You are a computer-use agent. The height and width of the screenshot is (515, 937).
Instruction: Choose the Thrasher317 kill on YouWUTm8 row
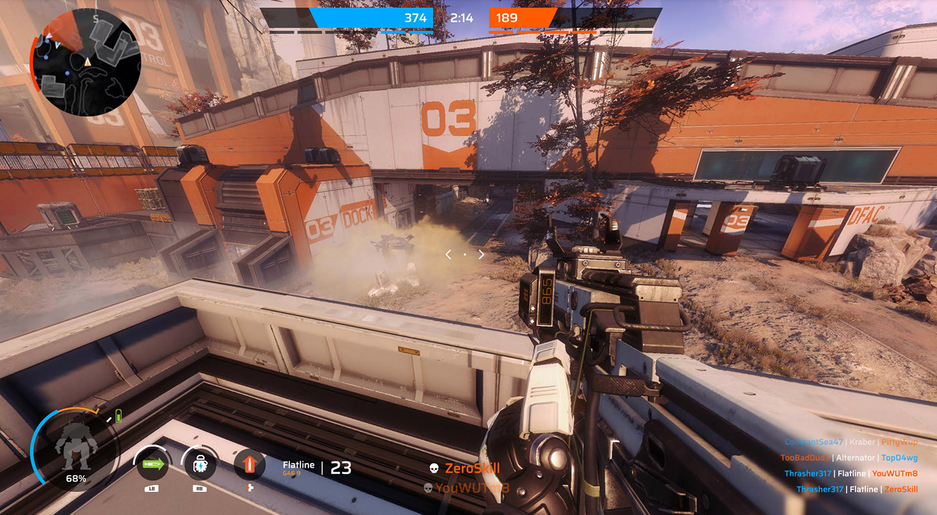(851, 473)
